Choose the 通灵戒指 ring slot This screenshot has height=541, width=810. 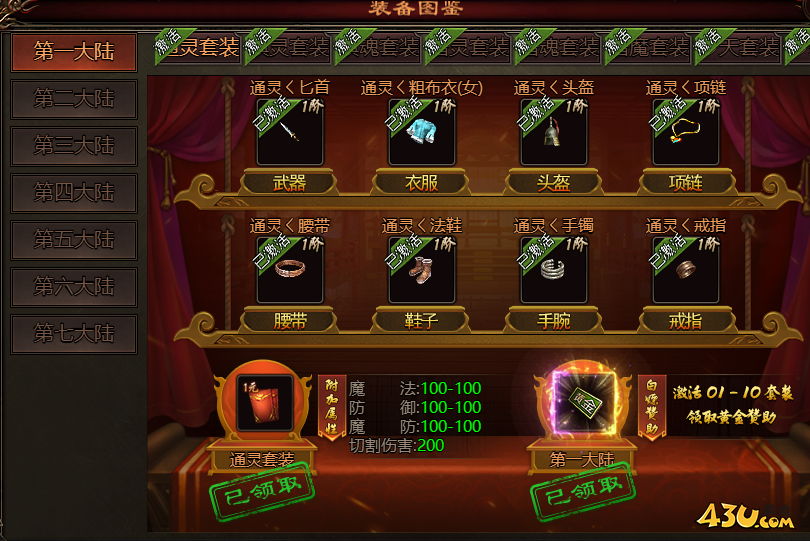tap(686, 269)
